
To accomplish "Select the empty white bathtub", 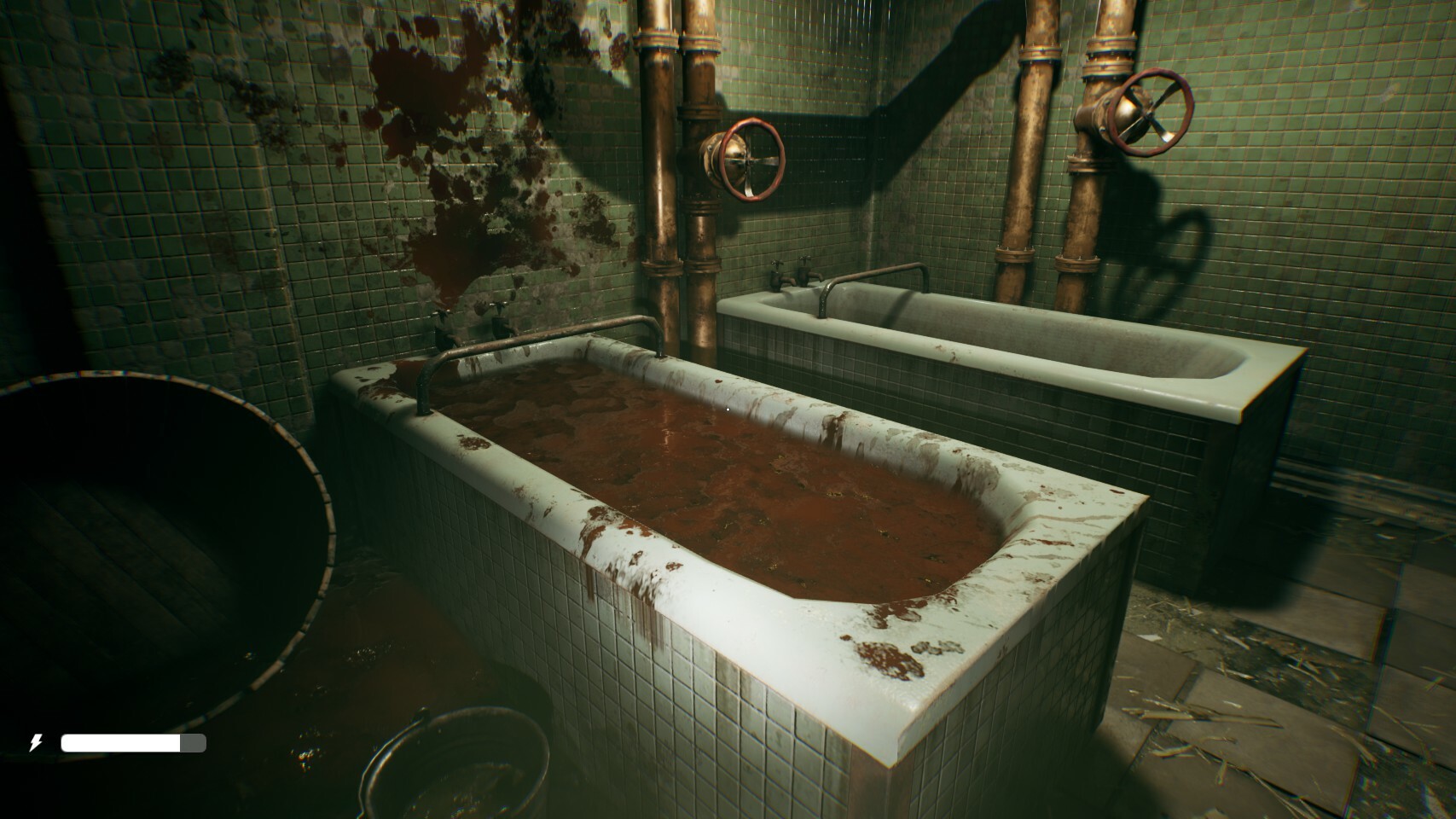I will point(1024,341).
